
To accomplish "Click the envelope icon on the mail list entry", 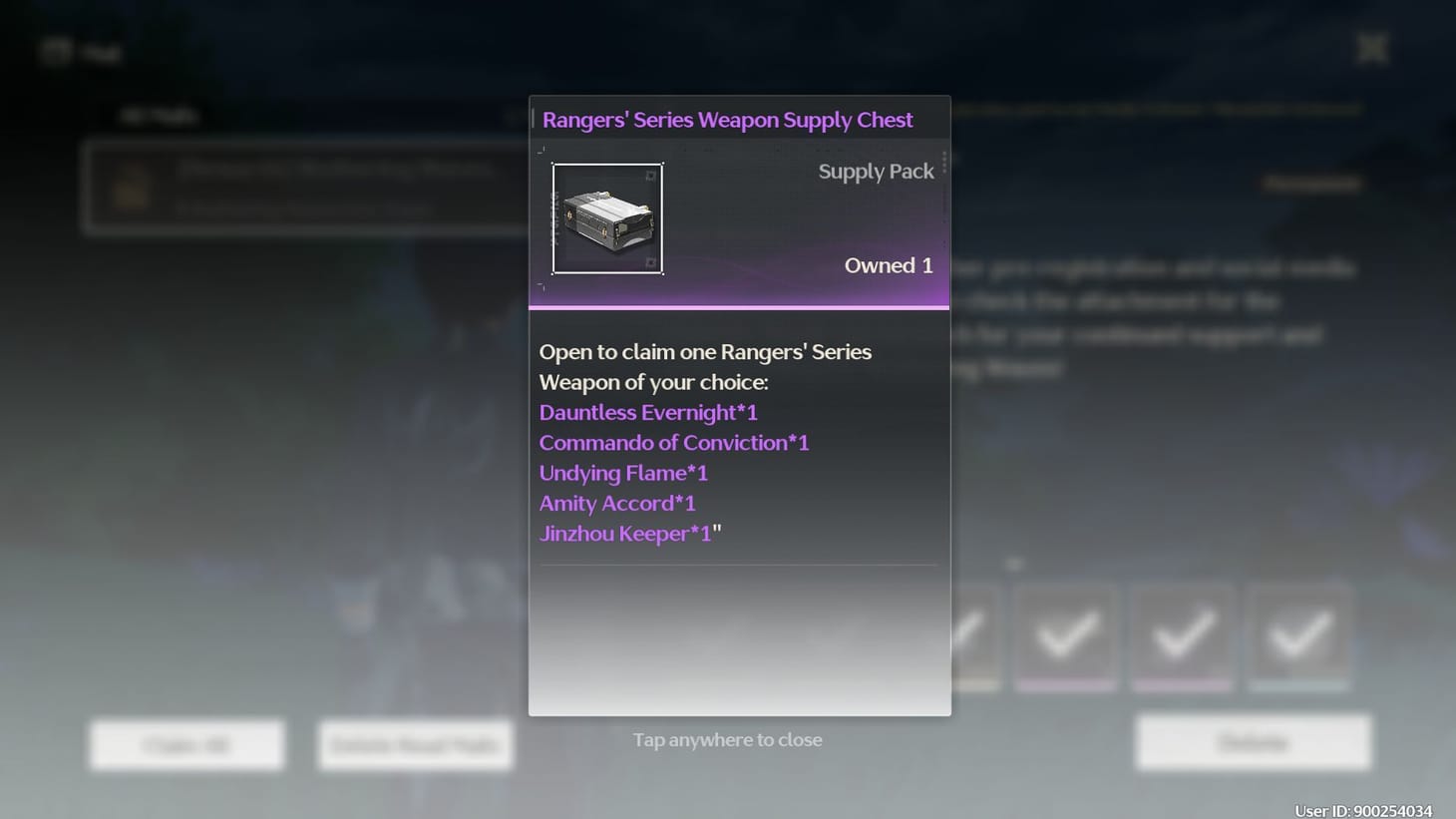I will [131, 188].
